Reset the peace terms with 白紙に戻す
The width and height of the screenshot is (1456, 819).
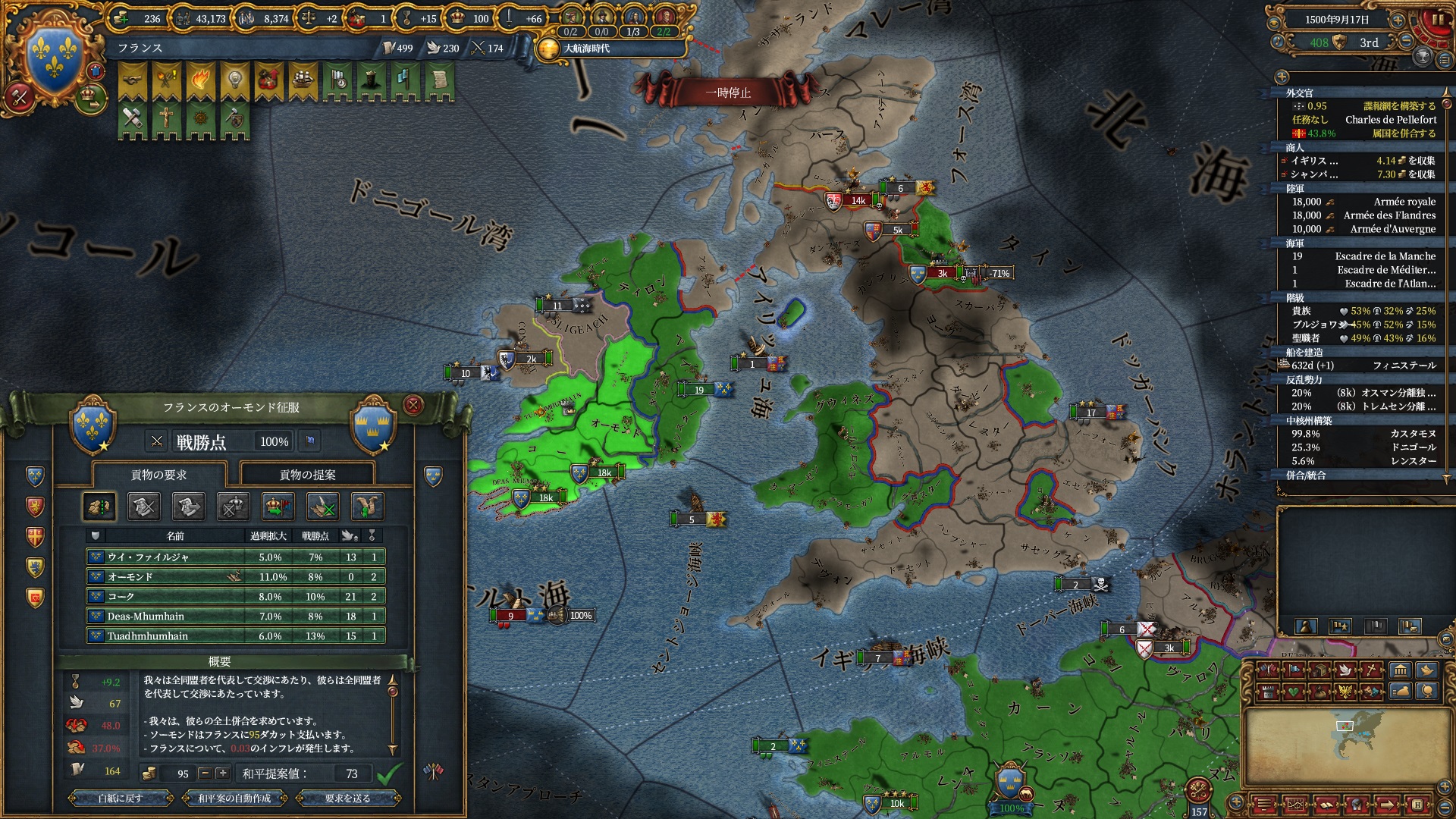121,798
